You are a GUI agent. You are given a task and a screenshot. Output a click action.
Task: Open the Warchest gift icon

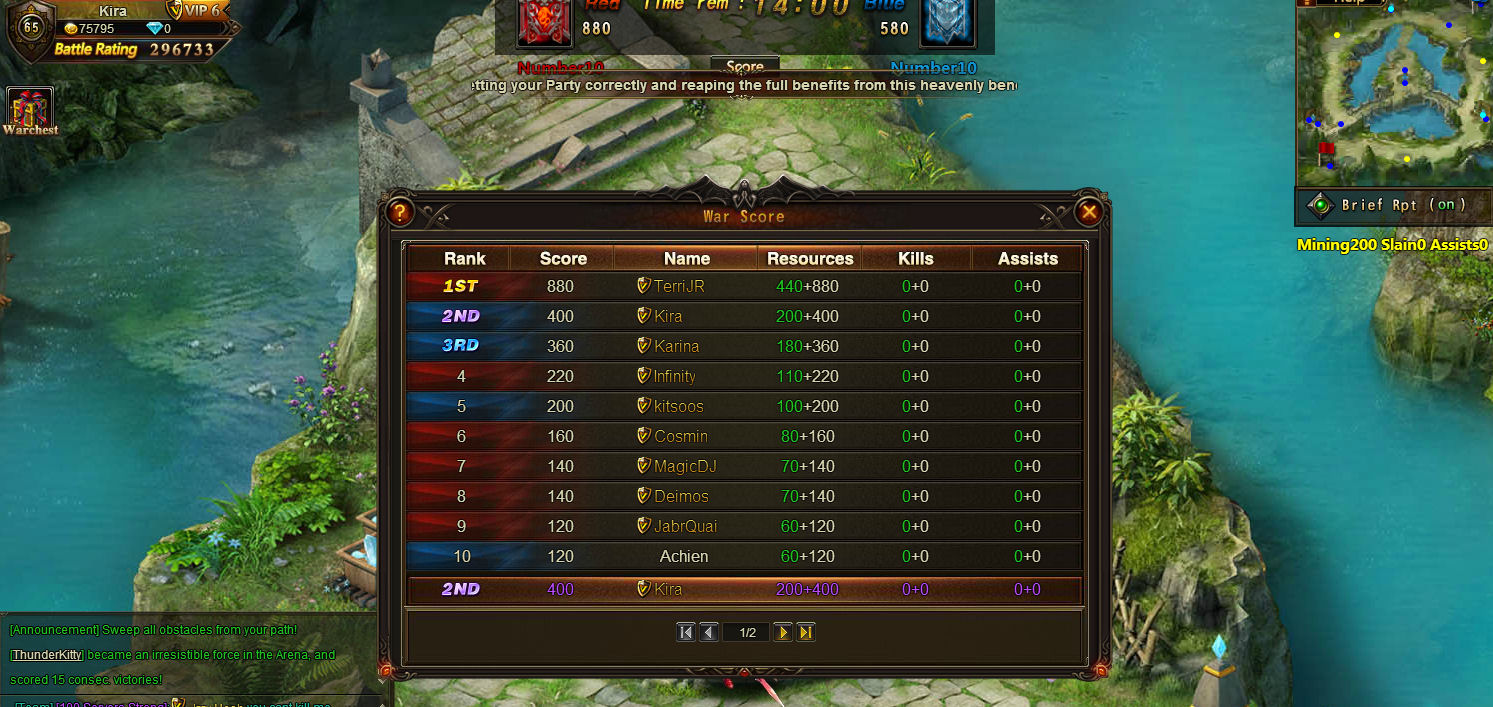coord(29,108)
